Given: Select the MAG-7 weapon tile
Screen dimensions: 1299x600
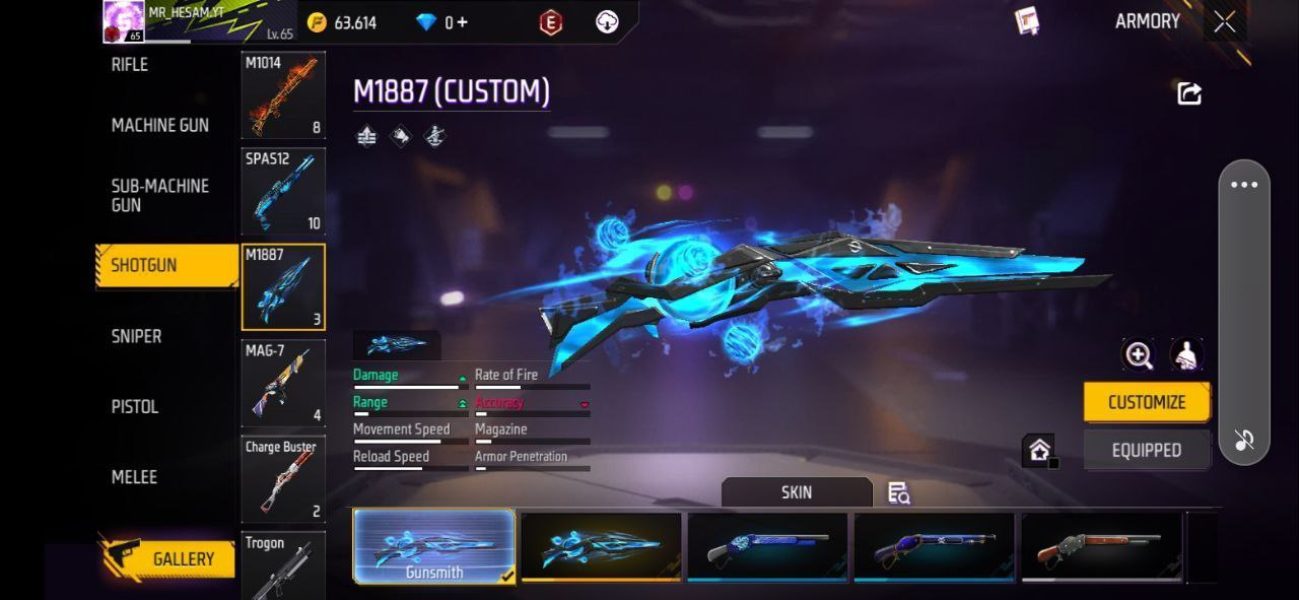Looking at the screenshot, I should [283, 383].
